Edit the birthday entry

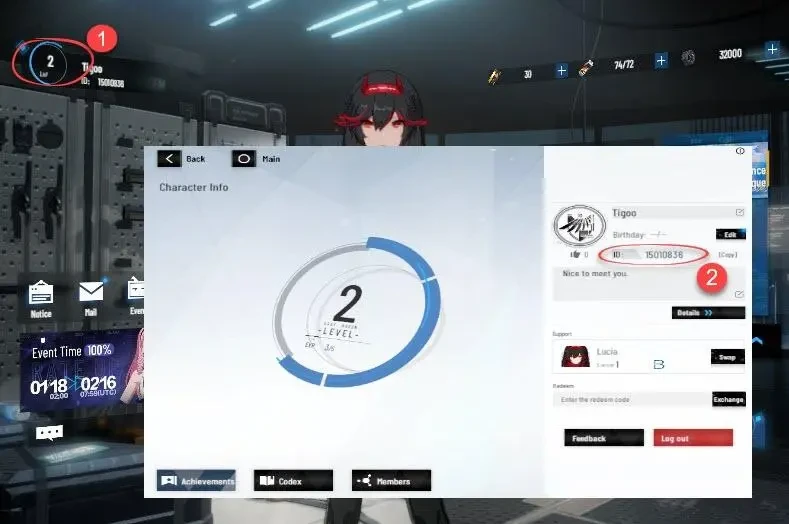pyautogui.click(x=730, y=234)
